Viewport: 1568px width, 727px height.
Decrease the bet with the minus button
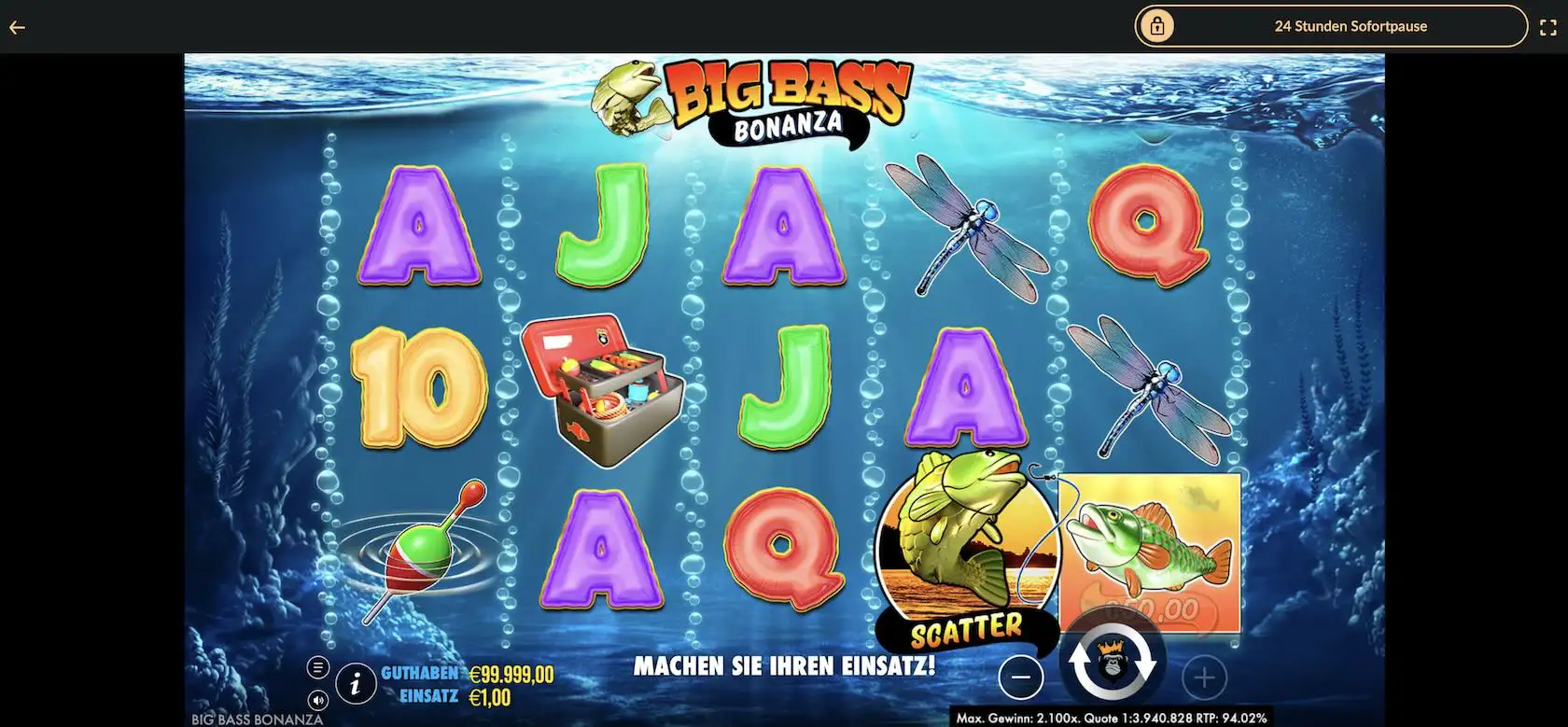[1021, 677]
